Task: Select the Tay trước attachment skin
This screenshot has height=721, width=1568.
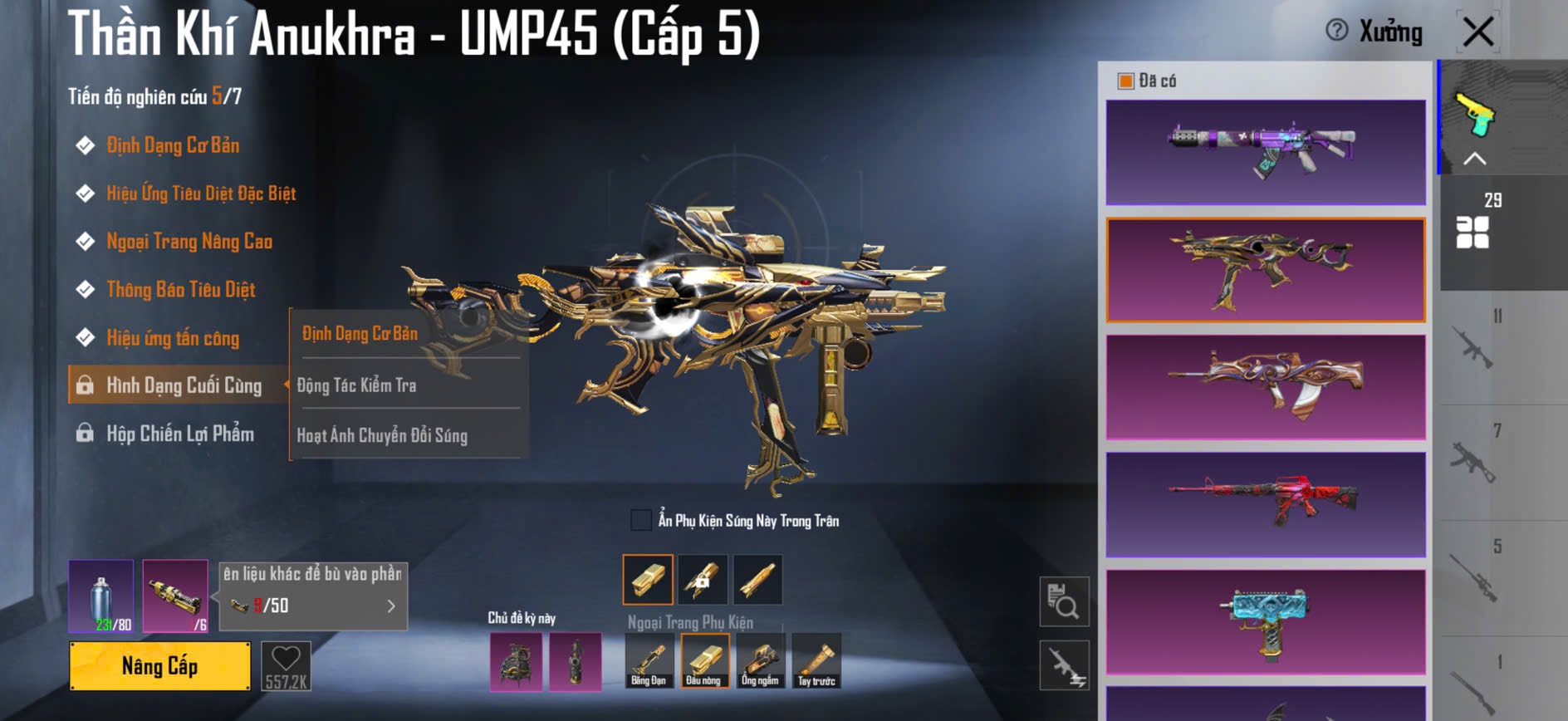Action: coord(816,661)
